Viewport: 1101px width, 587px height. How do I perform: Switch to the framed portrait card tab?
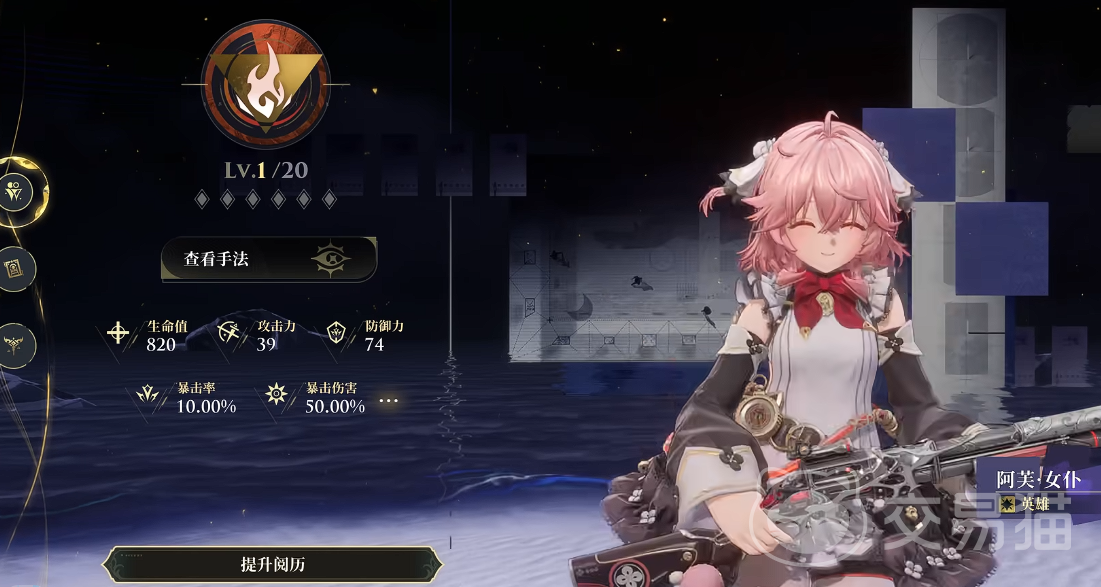(x=18, y=267)
